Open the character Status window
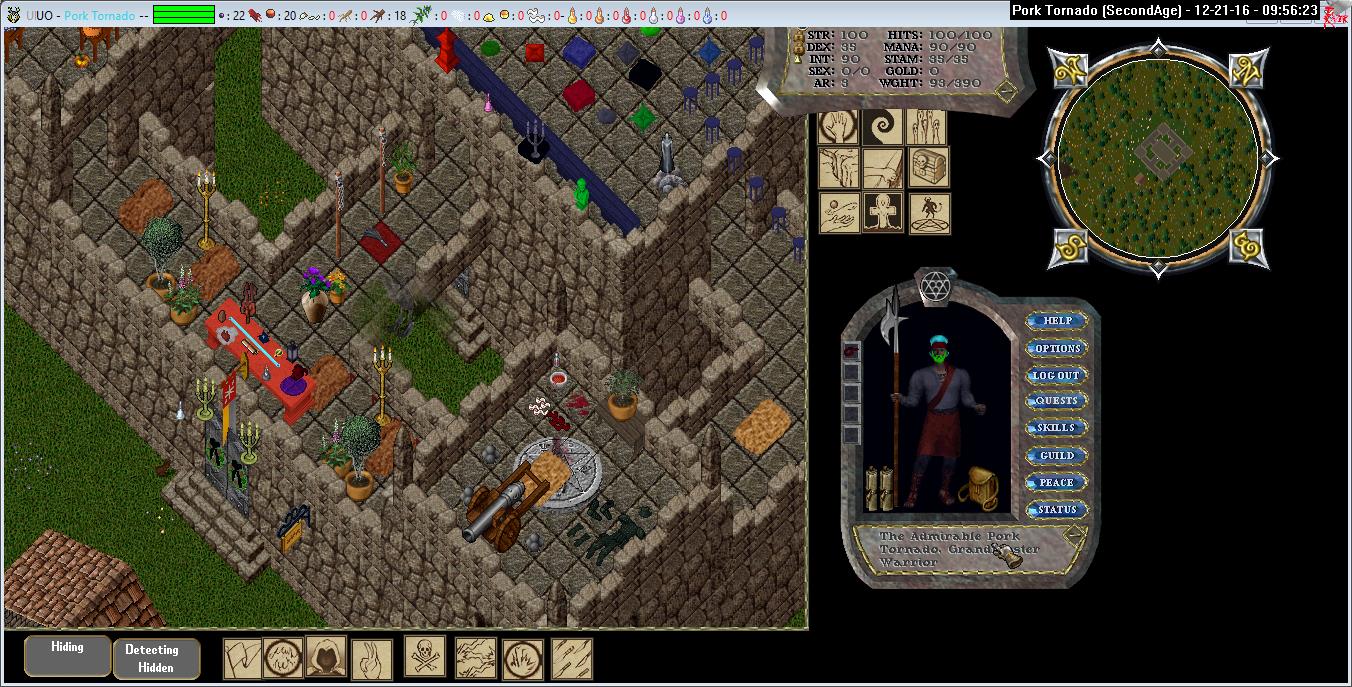The width and height of the screenshot is (1352, 687). coord(1057,509)
